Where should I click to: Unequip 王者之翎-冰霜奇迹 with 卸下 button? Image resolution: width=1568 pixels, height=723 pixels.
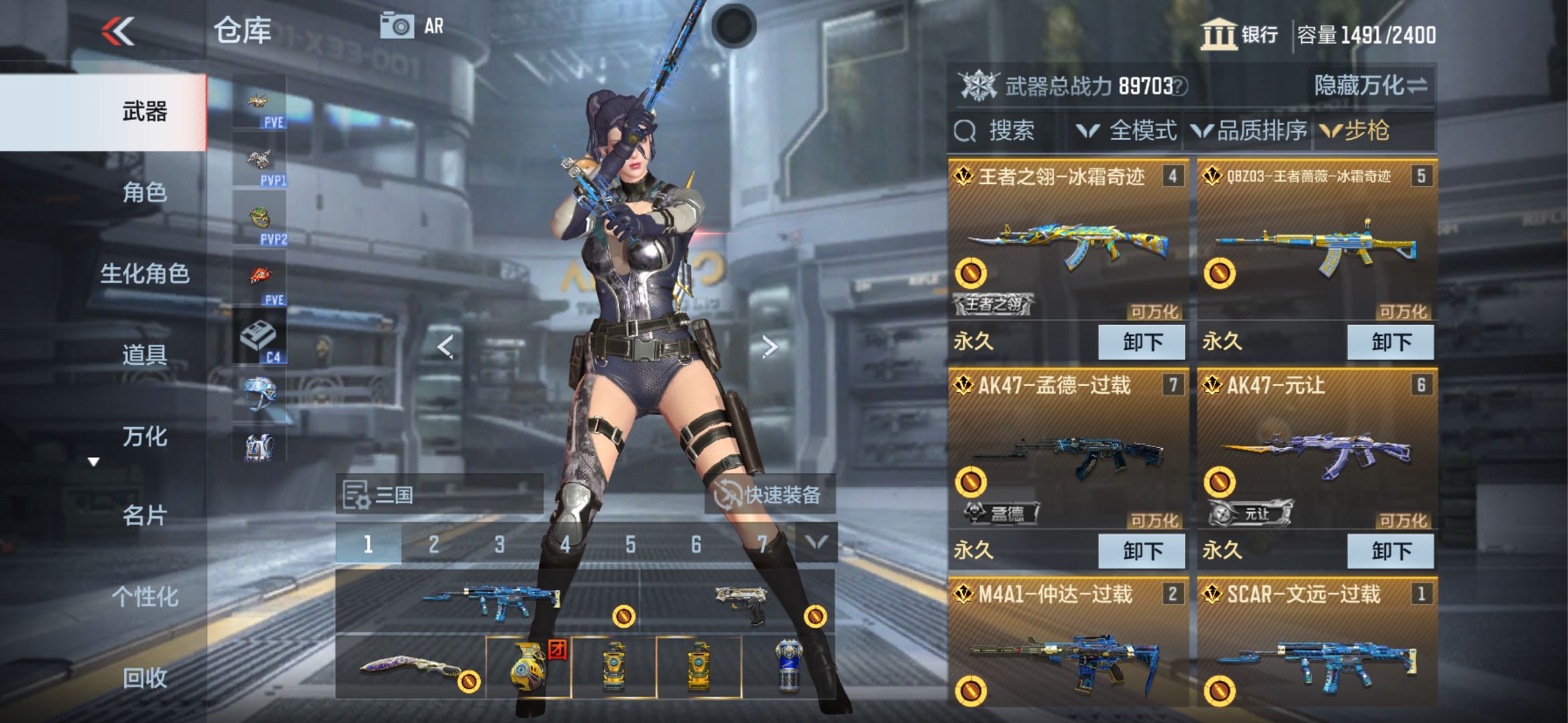[x=1141, y=342]
